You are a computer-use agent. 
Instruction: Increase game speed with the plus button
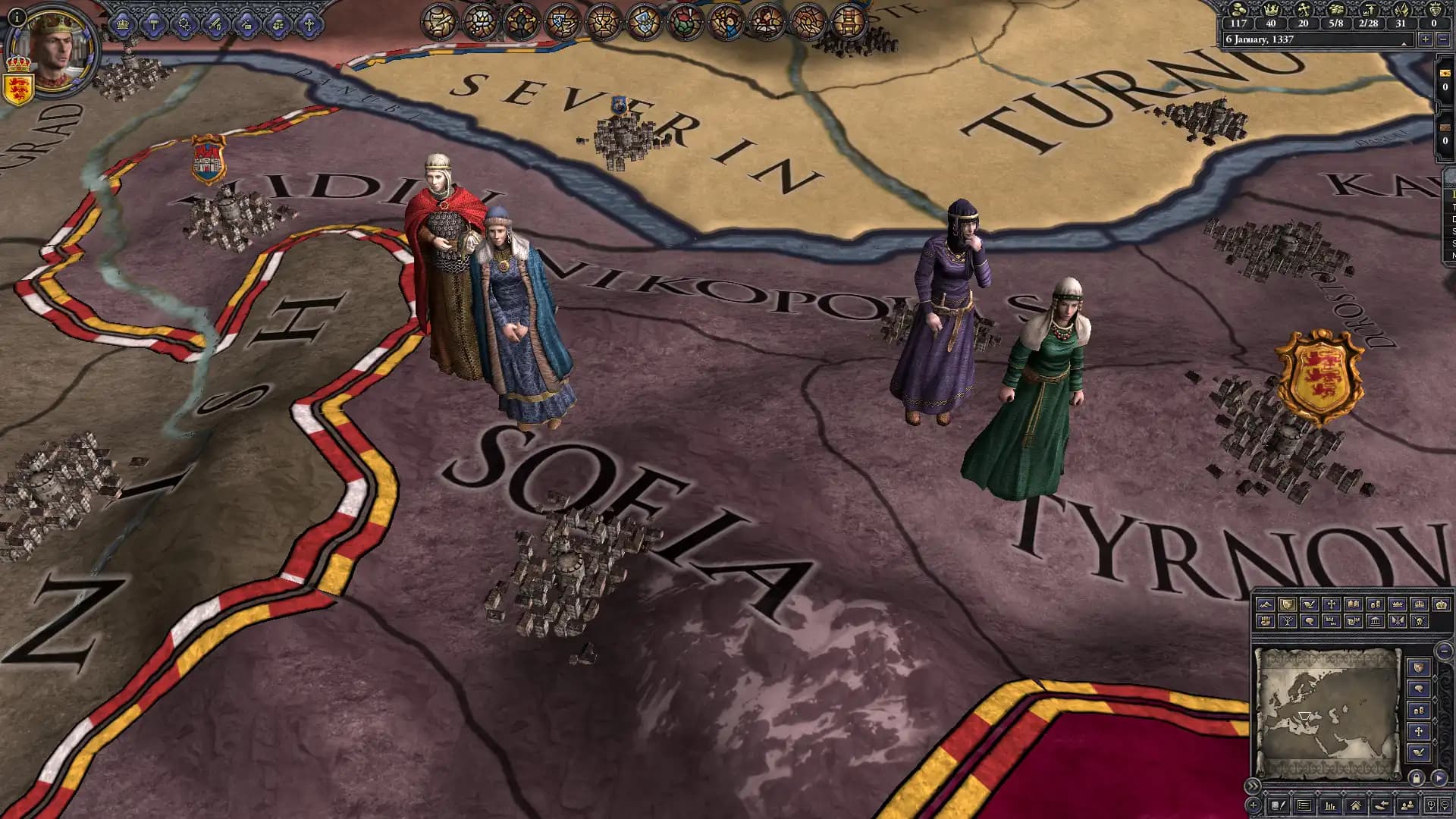(x=1426, y=39)
